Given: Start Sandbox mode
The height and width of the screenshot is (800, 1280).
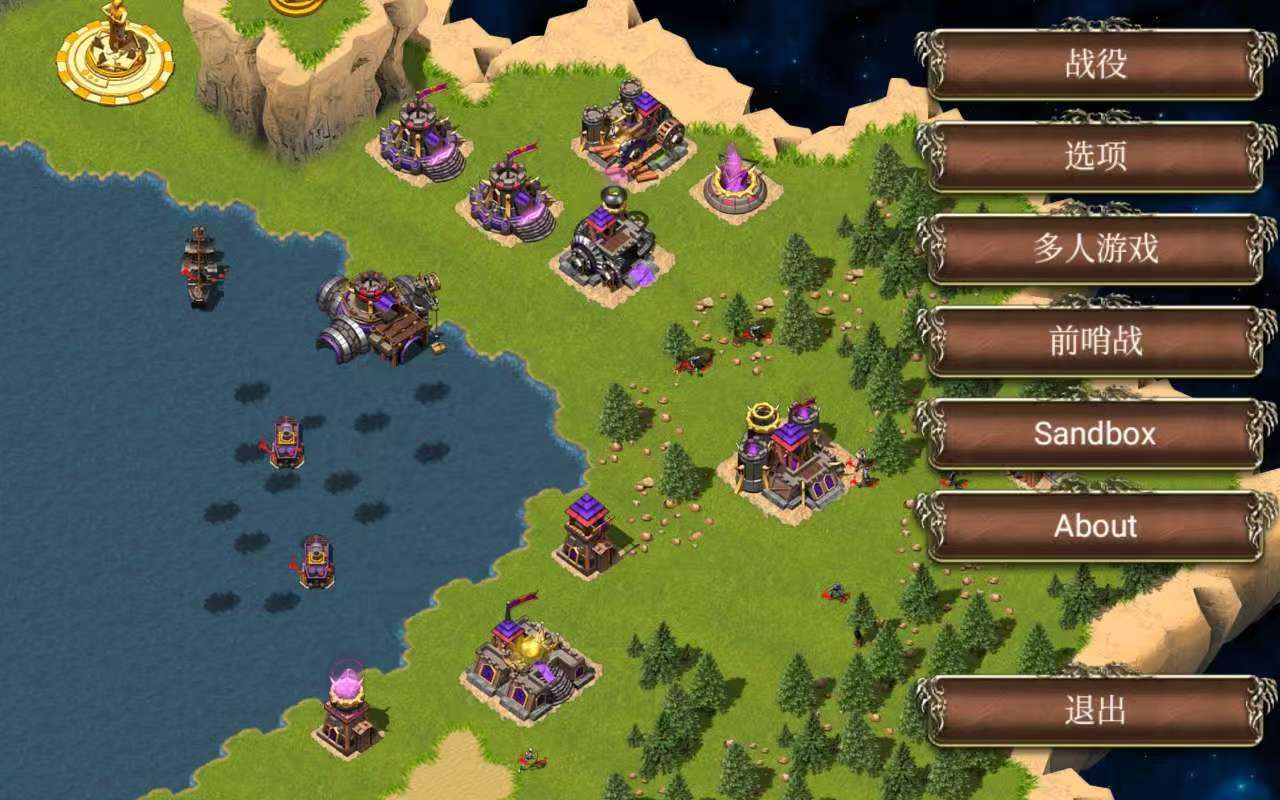Looking at the screenshot, I should click(x=1096, y=433).
